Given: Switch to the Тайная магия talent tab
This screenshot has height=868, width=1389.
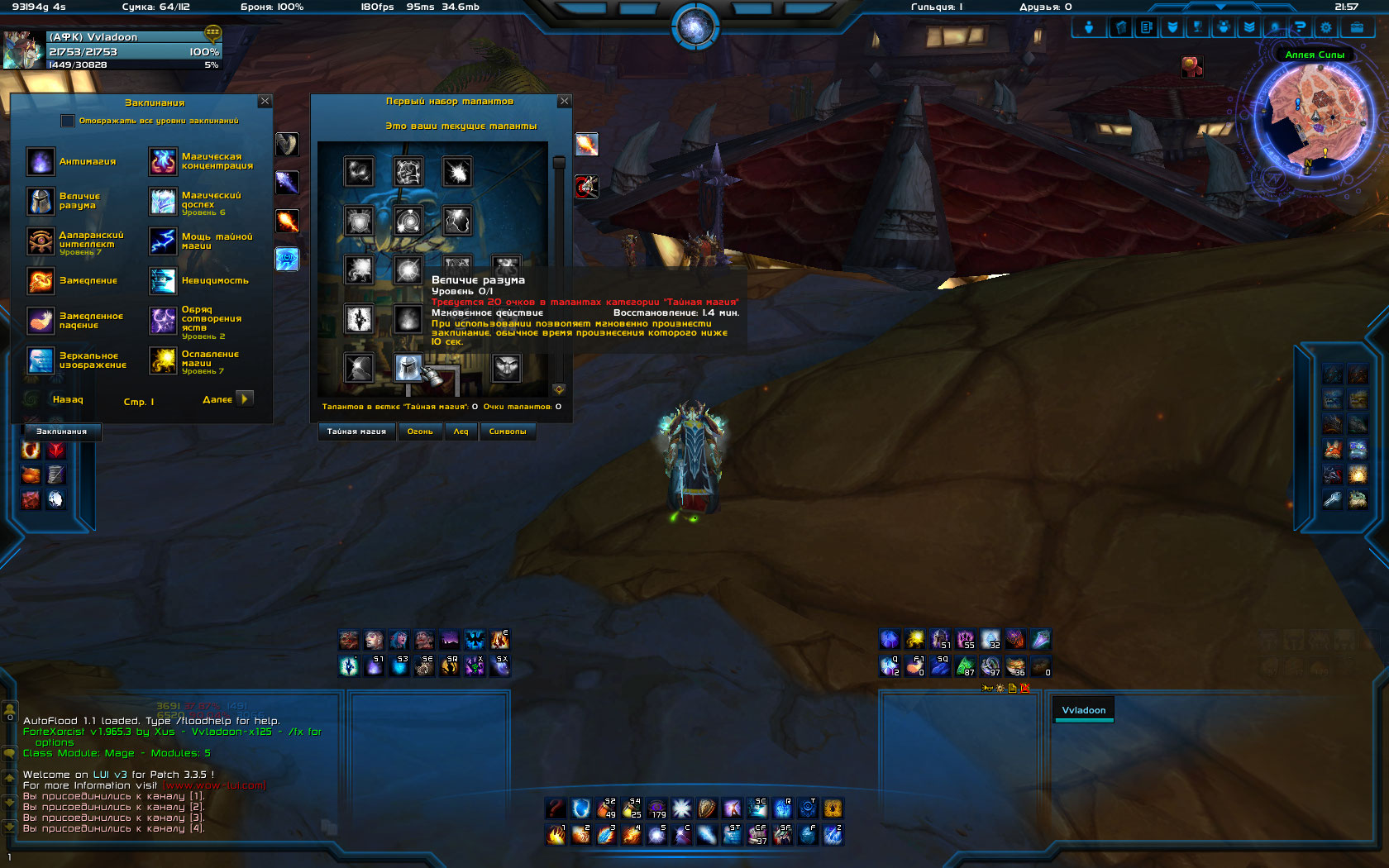Looking at the screenshot, I should pyautogui.click(x=356, y=432).
